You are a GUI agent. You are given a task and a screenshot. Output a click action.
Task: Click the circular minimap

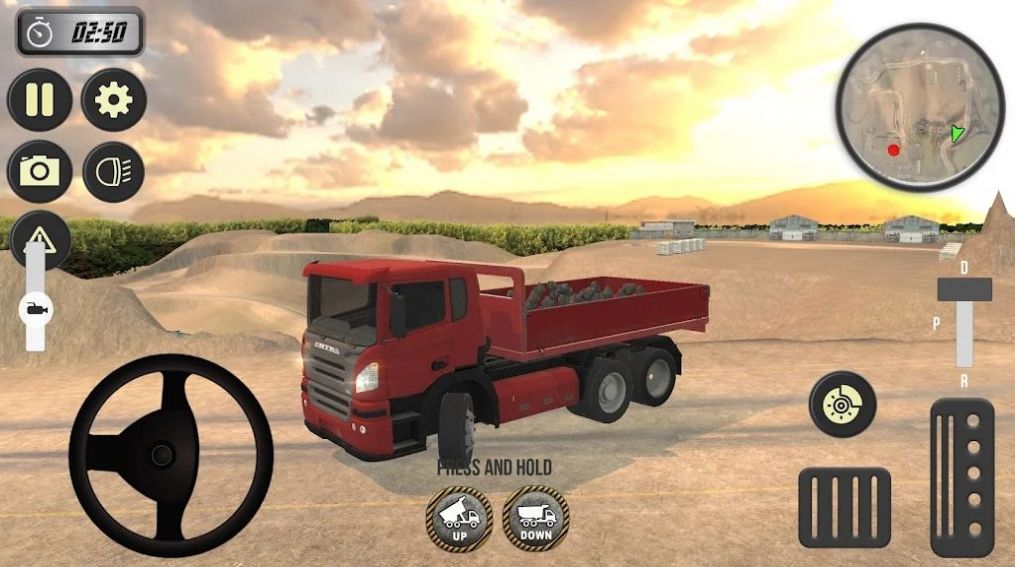tap(920, 106)
